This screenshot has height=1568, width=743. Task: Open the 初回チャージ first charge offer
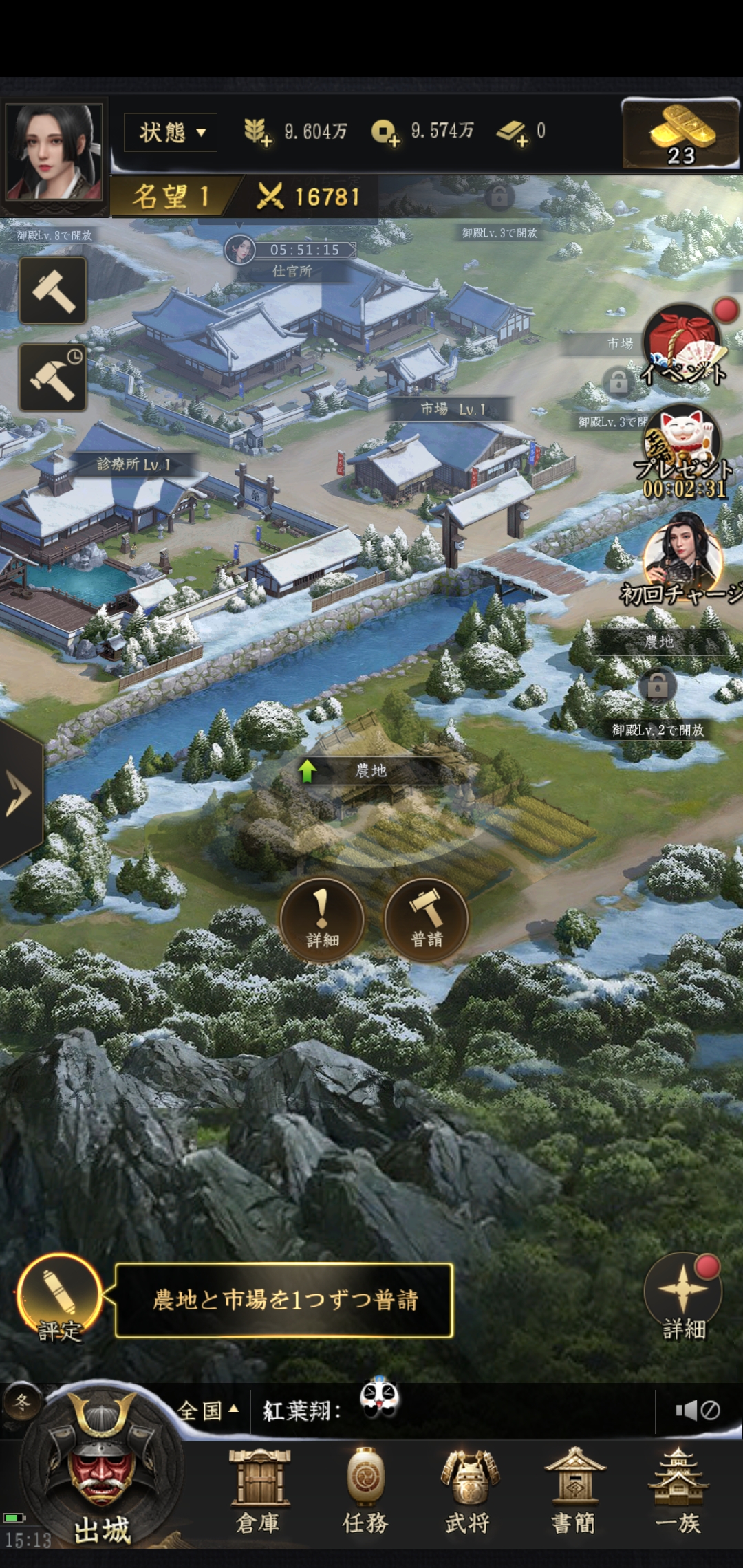(683, 558)
